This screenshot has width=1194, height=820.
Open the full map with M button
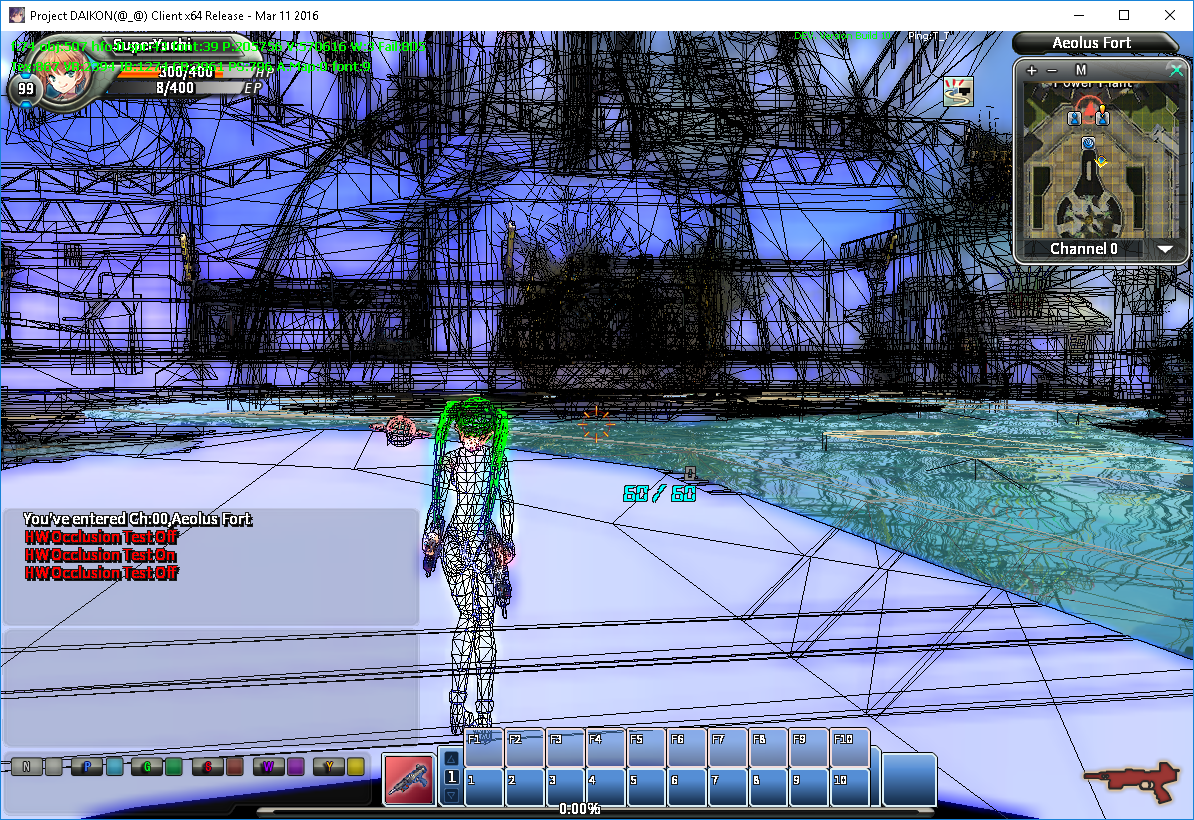tap(1081, 71)
